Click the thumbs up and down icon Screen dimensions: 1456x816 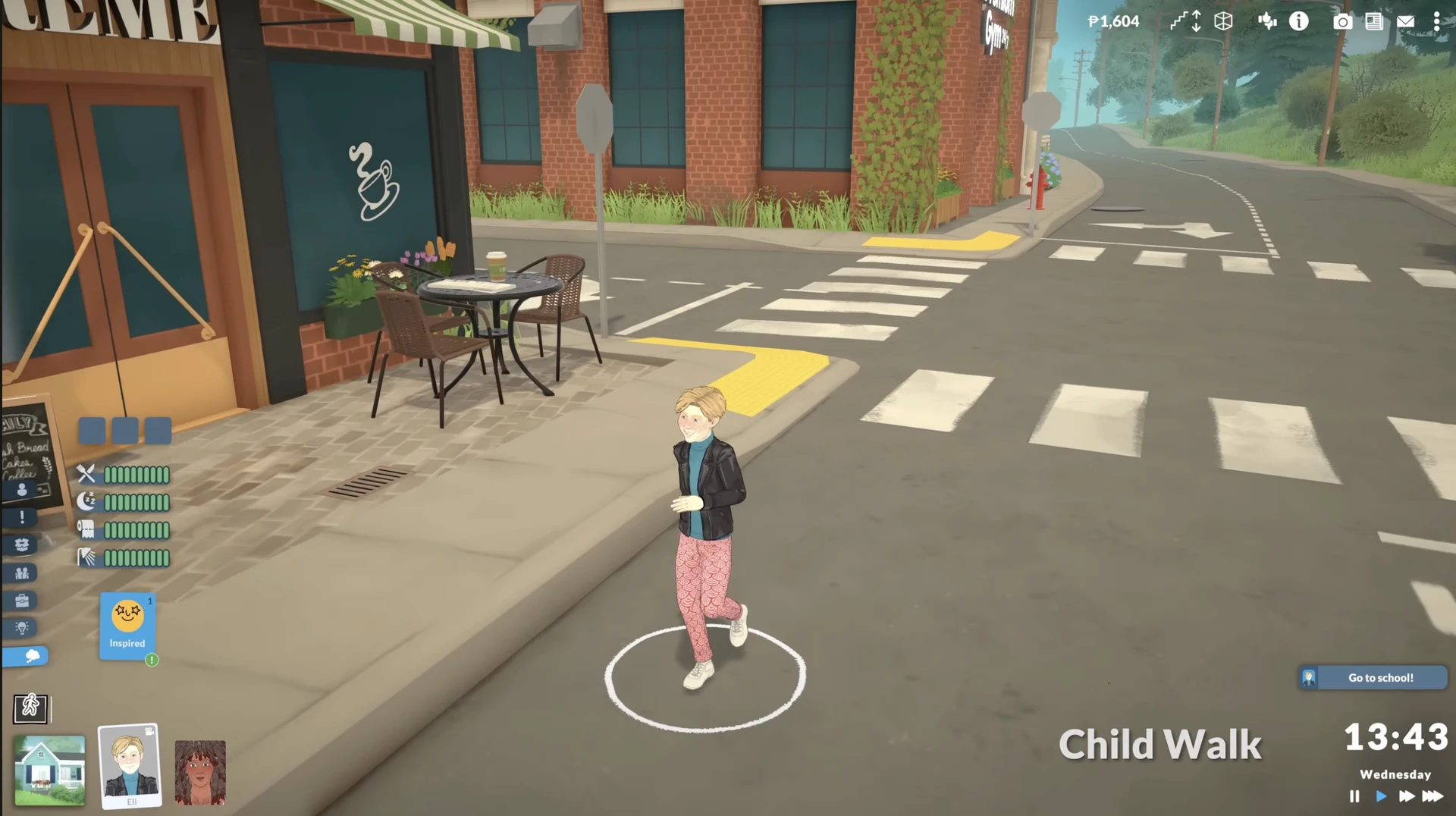1267,21
